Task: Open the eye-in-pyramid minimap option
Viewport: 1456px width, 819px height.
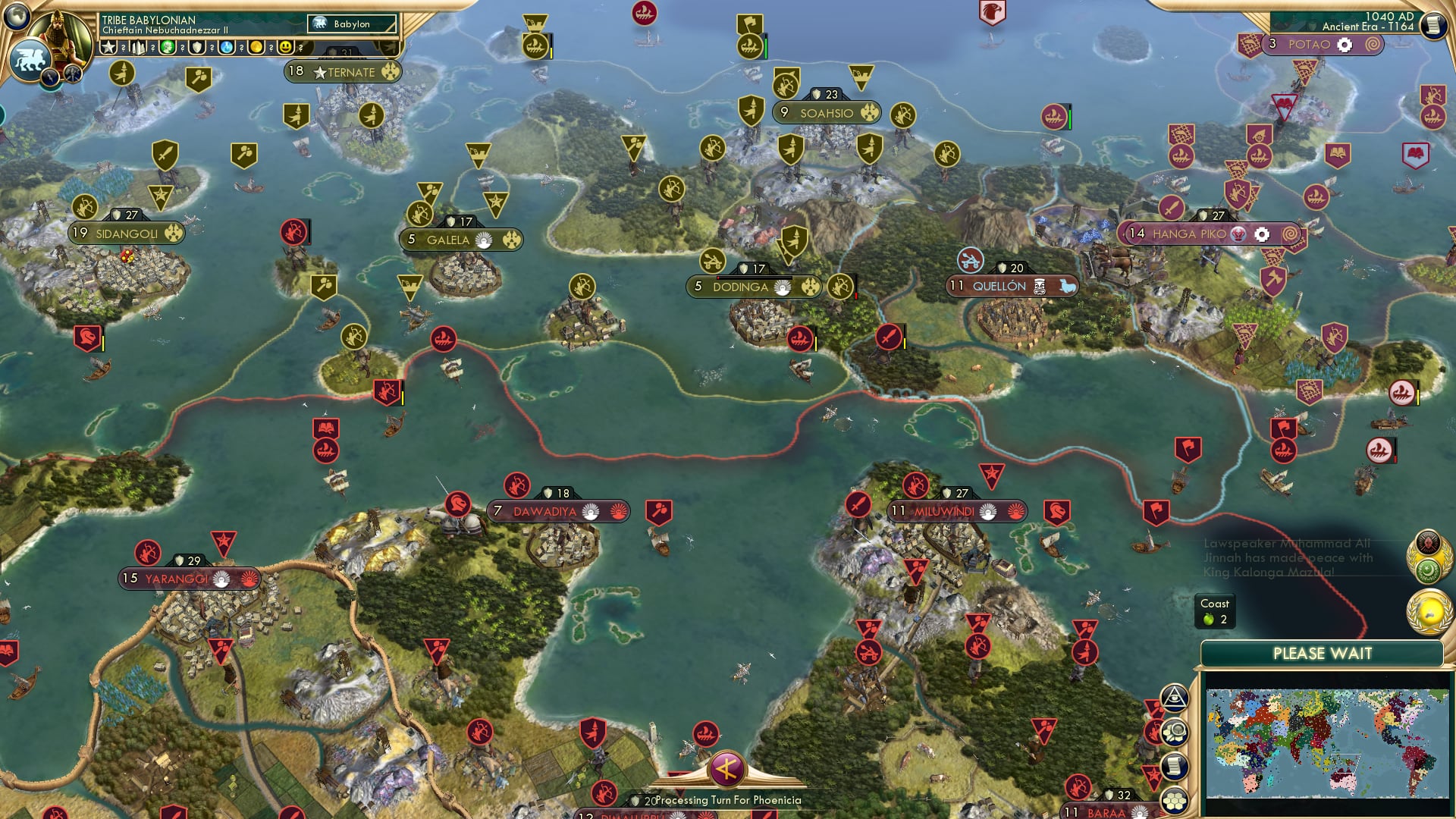Action: point(1174,698)
